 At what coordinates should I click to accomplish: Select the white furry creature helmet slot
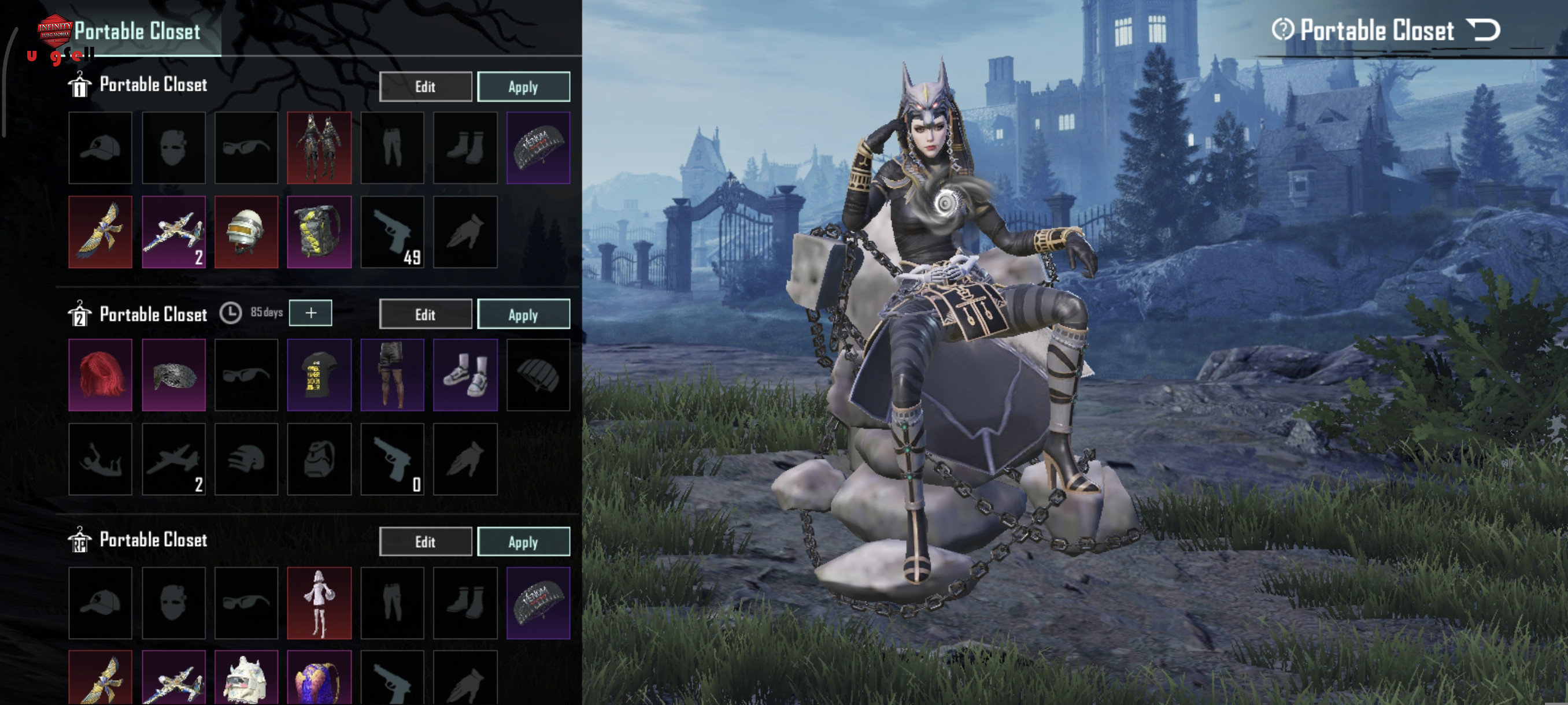246,678
